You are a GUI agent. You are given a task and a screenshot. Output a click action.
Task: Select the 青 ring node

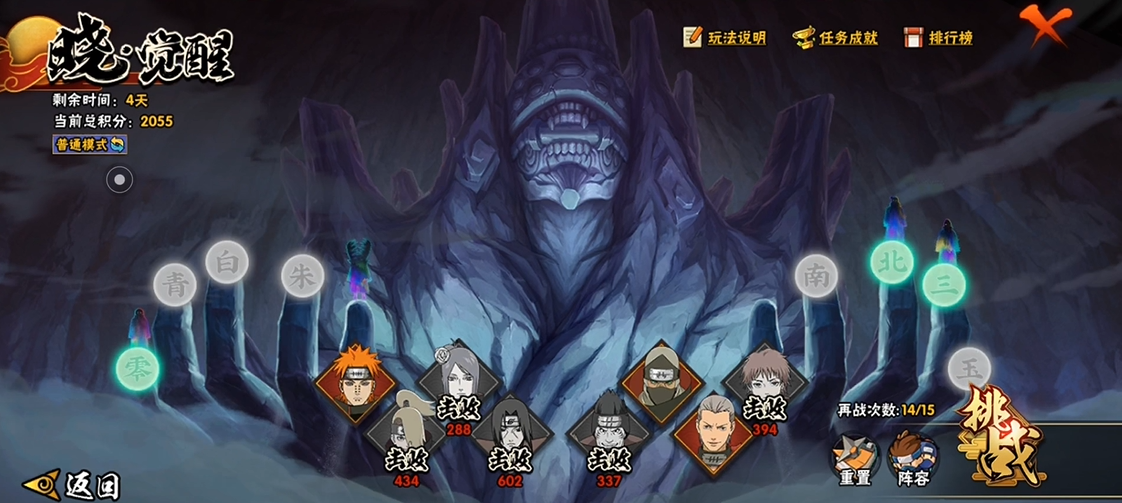point(176,284)
